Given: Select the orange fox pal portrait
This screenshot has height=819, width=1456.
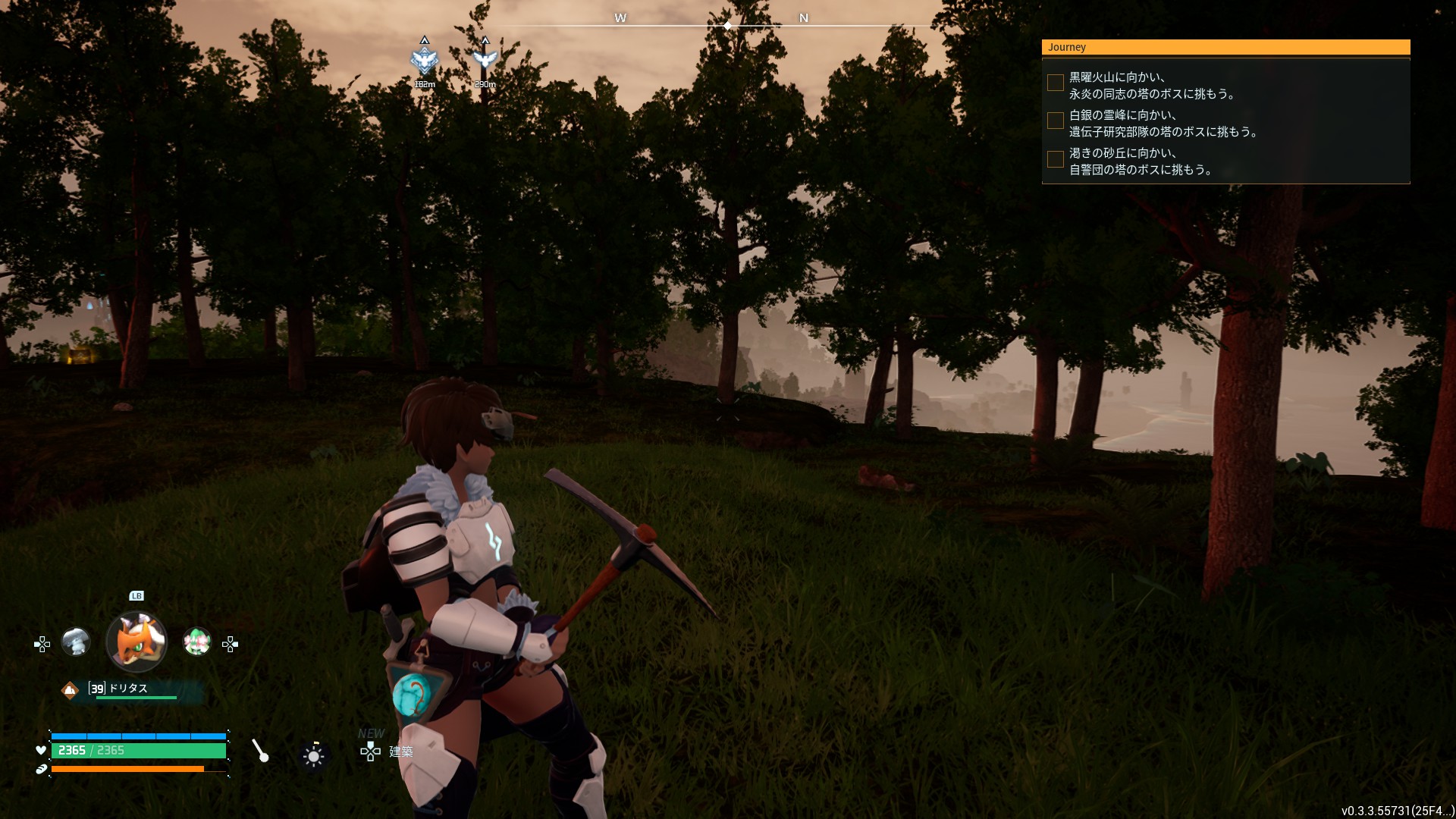Looking at the screenshot, I should [x=136, y=642].
